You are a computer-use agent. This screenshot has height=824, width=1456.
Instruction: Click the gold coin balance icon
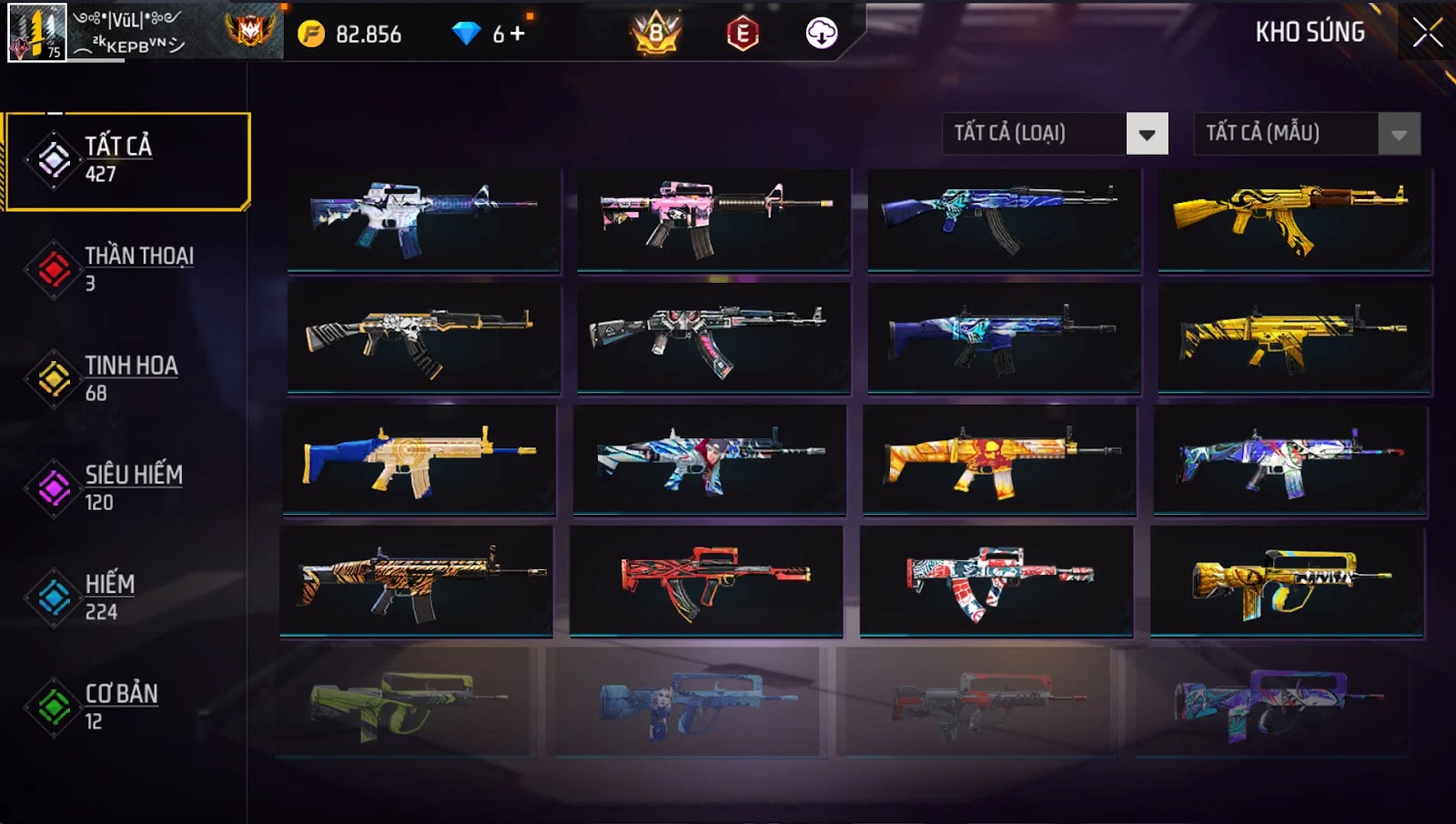point(311,34)
